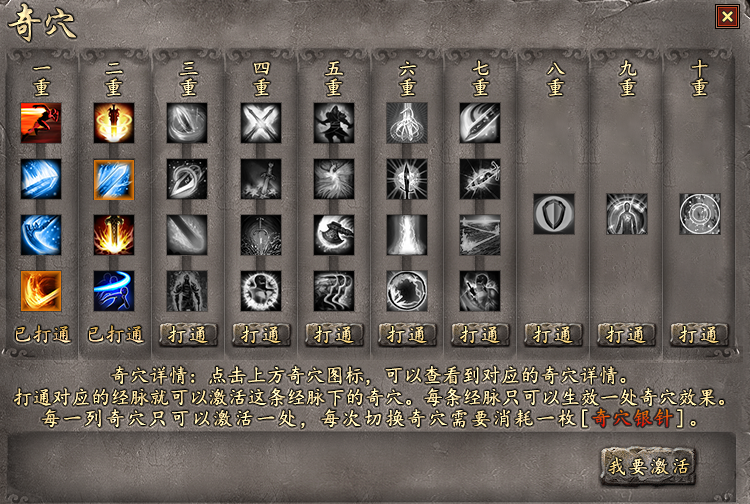Select the orange fire swirl icon in 一重

pos(41,291)
